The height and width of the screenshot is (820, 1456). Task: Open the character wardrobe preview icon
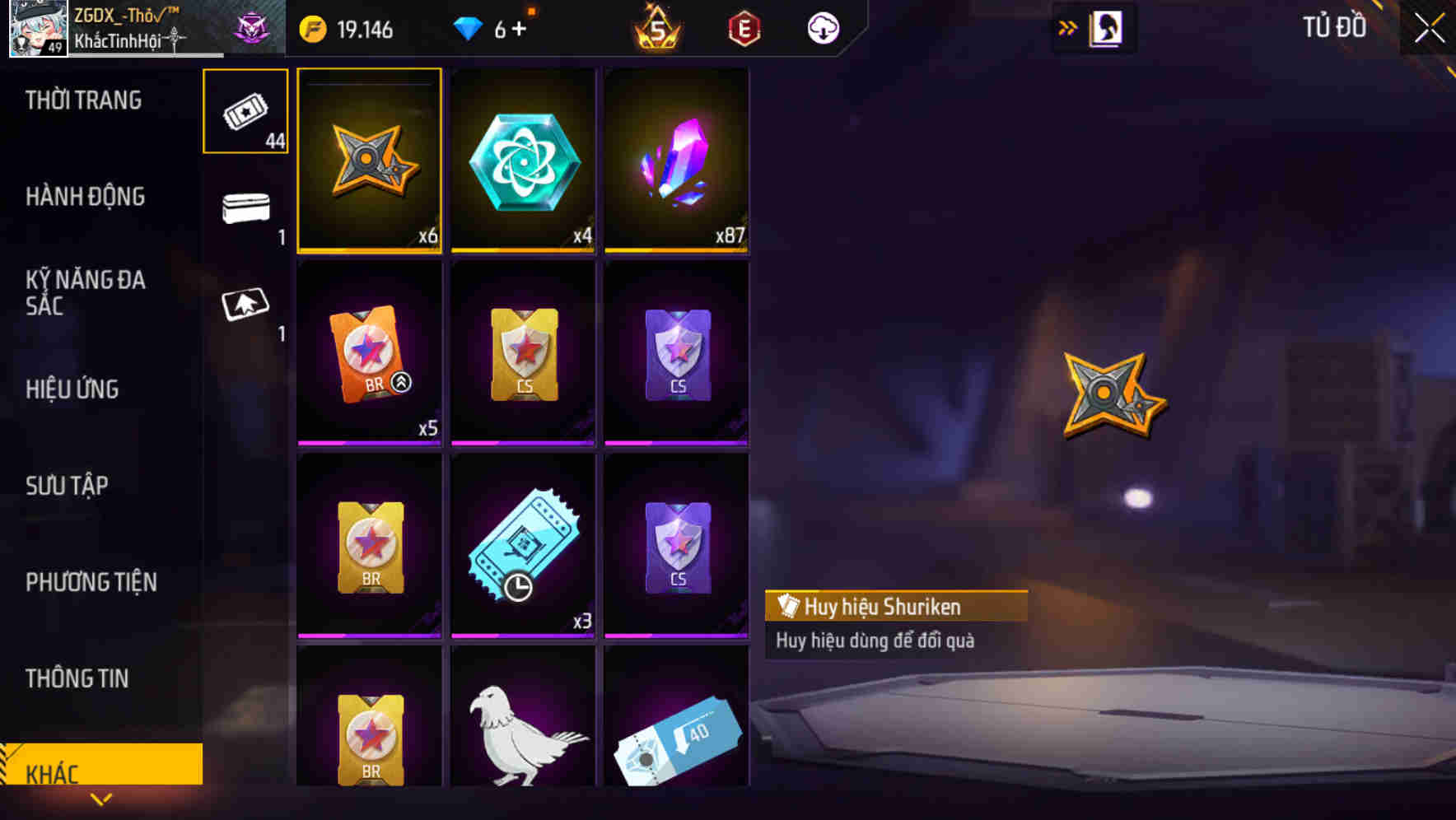1108,27
